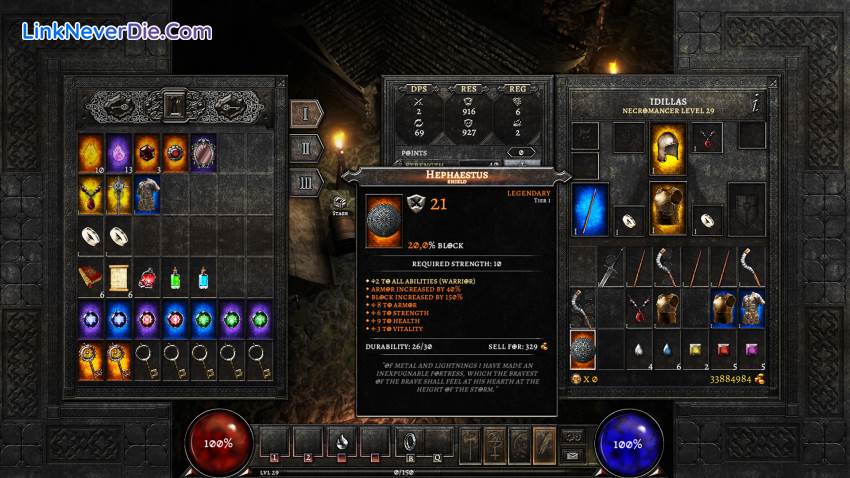This screenshot has height=478, width=850.
Task: Select stash tab III
Action: 306,182
